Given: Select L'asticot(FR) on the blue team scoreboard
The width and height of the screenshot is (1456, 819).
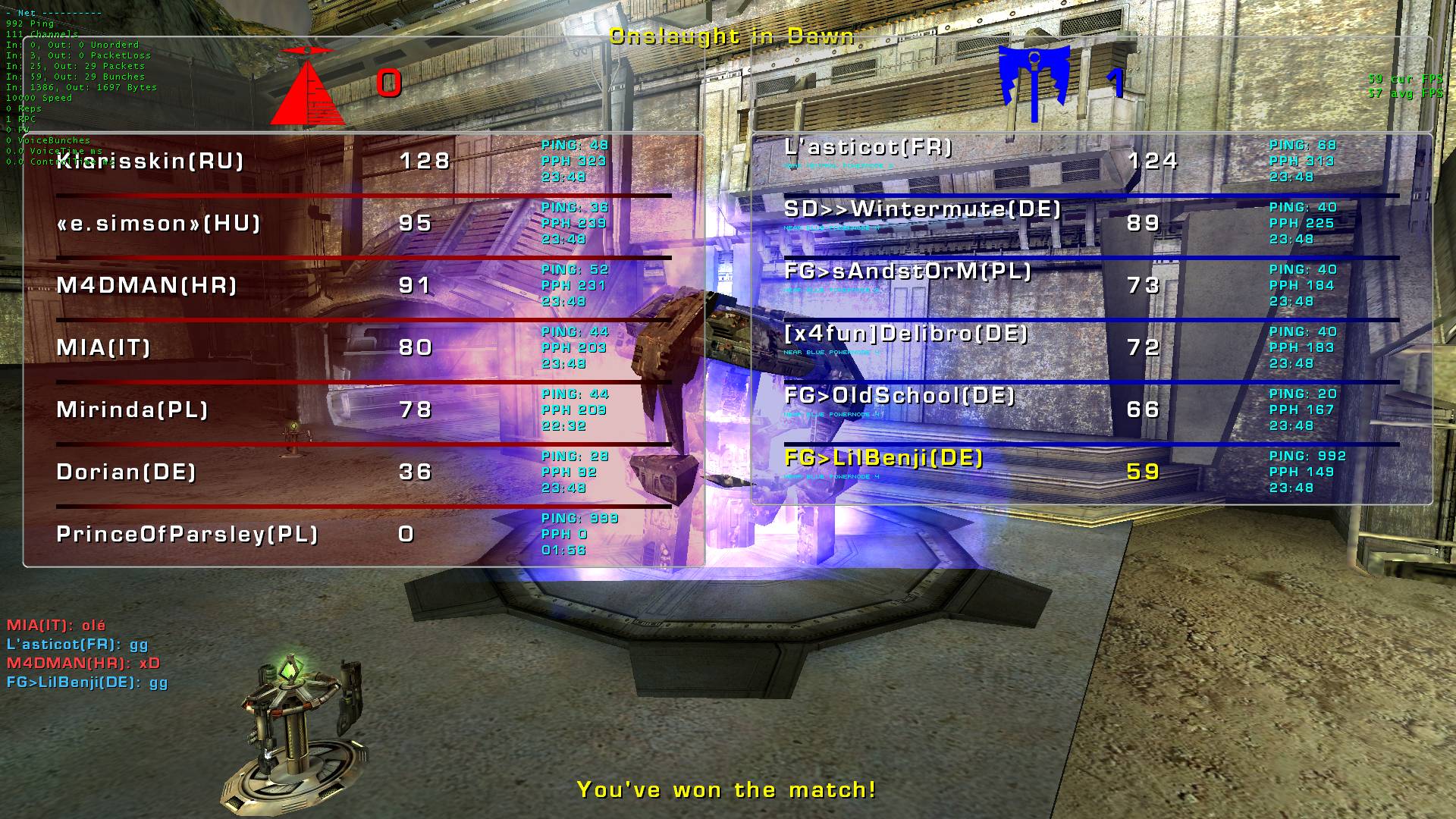Looking at the screenshot, I should coord(868,147).
